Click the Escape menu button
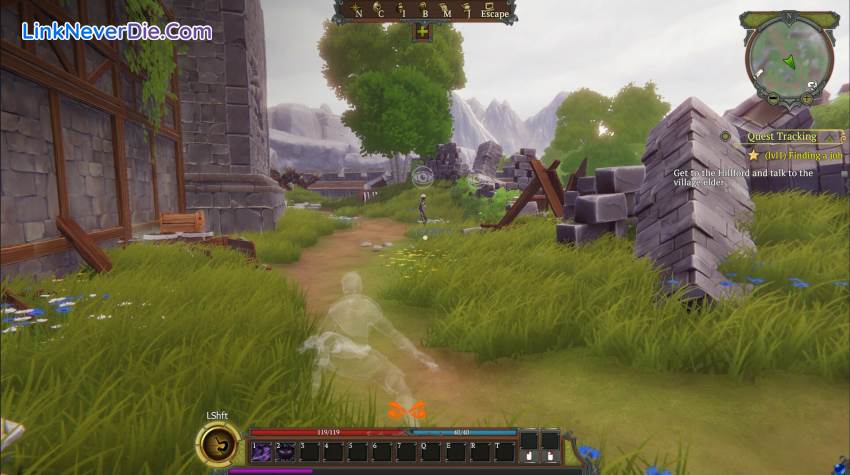 494,13
